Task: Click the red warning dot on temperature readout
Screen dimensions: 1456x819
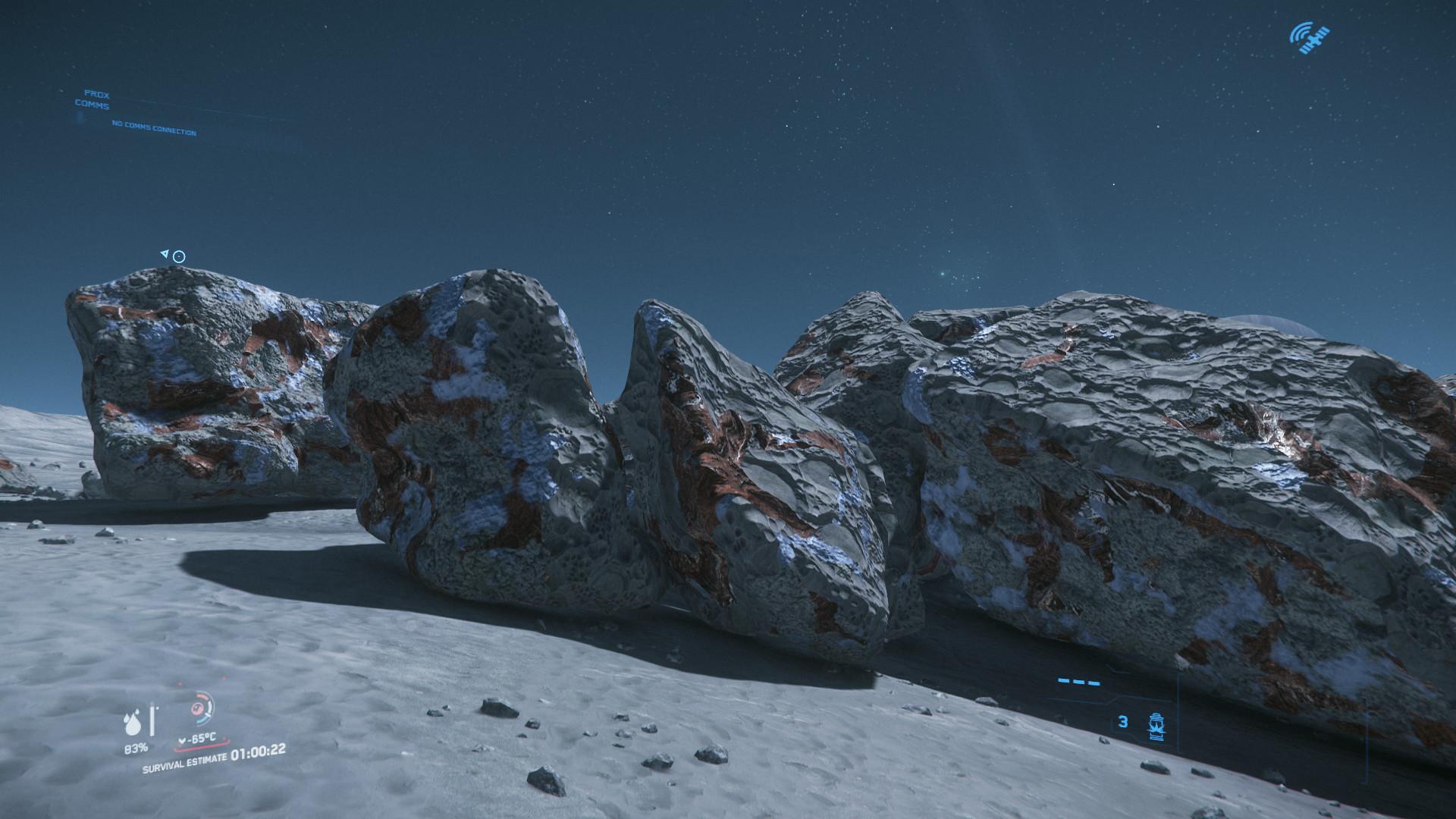Action: pyautogui.click(x=226, y=739)
